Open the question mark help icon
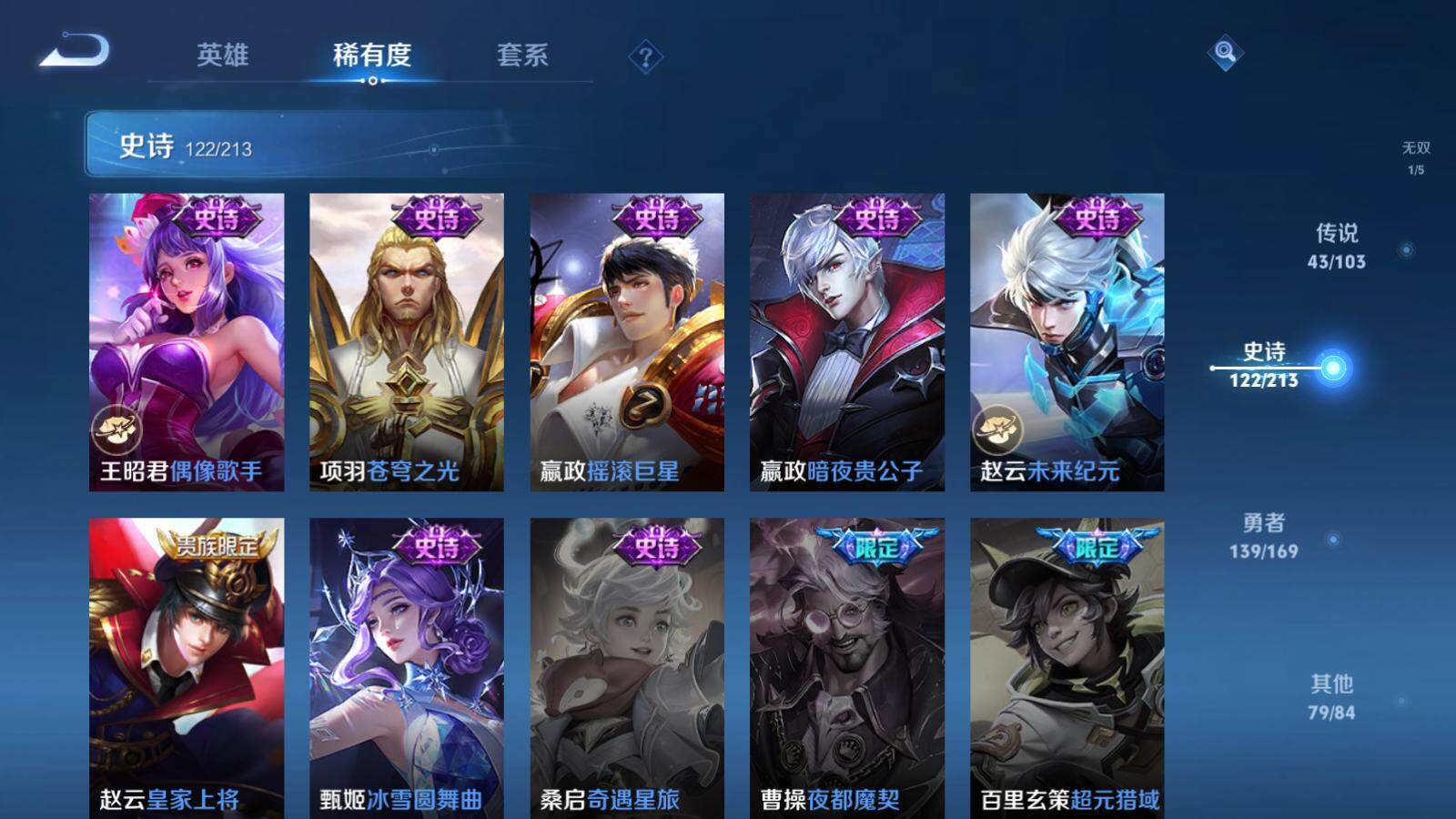 pos(645,57)
